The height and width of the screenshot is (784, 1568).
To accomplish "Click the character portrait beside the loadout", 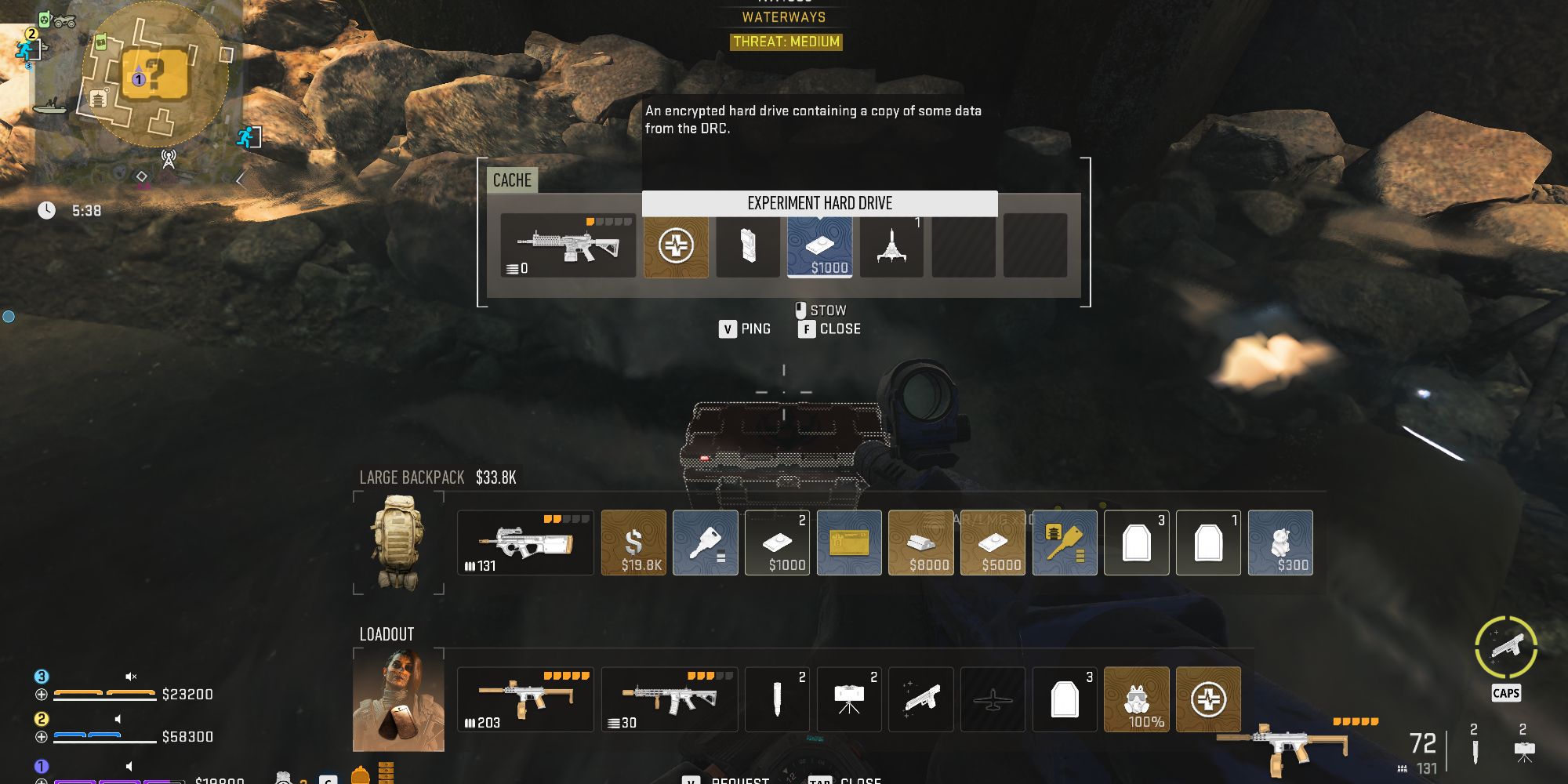I will click(398, 700).
